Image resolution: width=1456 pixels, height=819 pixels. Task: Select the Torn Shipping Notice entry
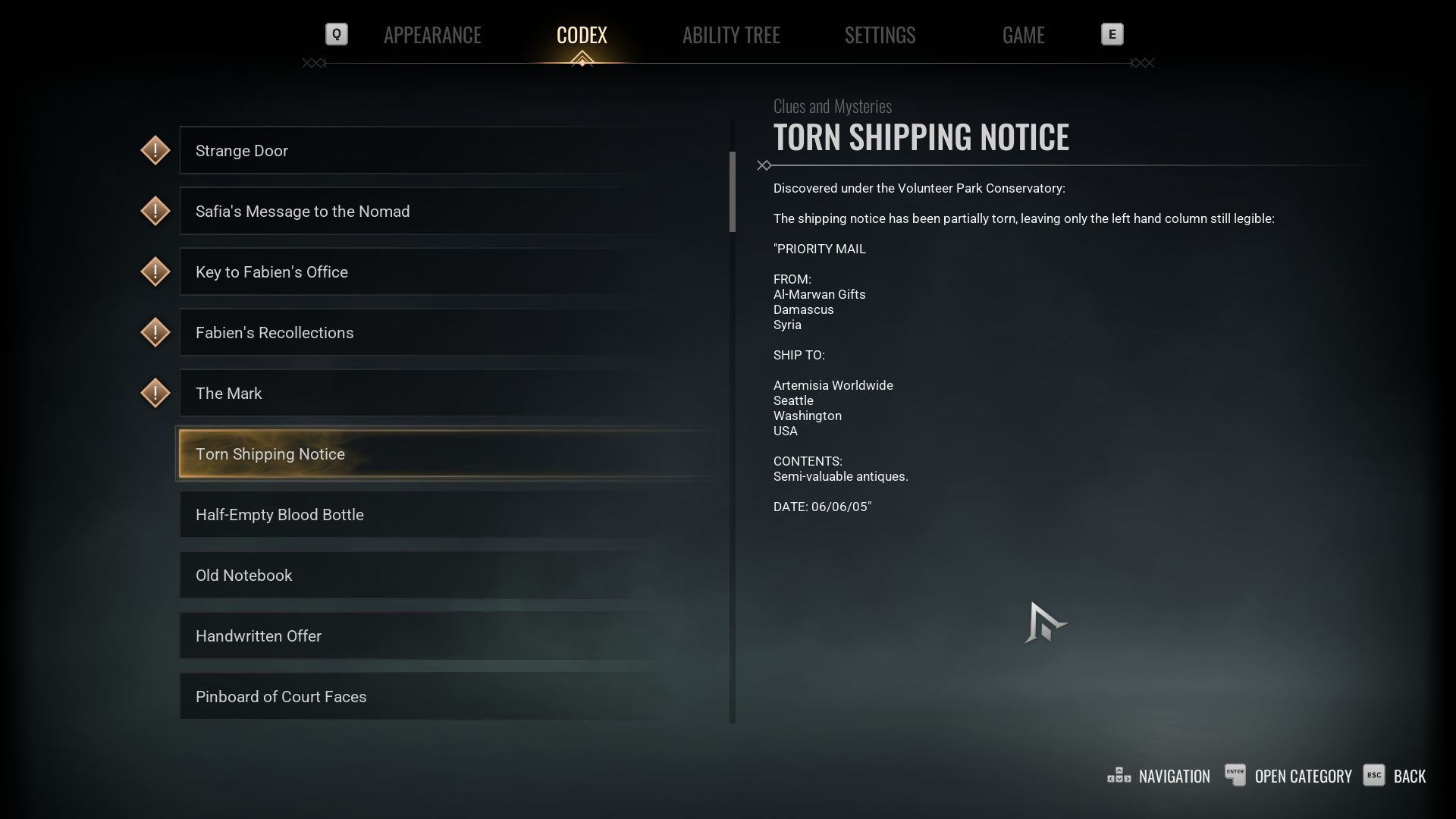pyautogui.click(x=447, y=454)
